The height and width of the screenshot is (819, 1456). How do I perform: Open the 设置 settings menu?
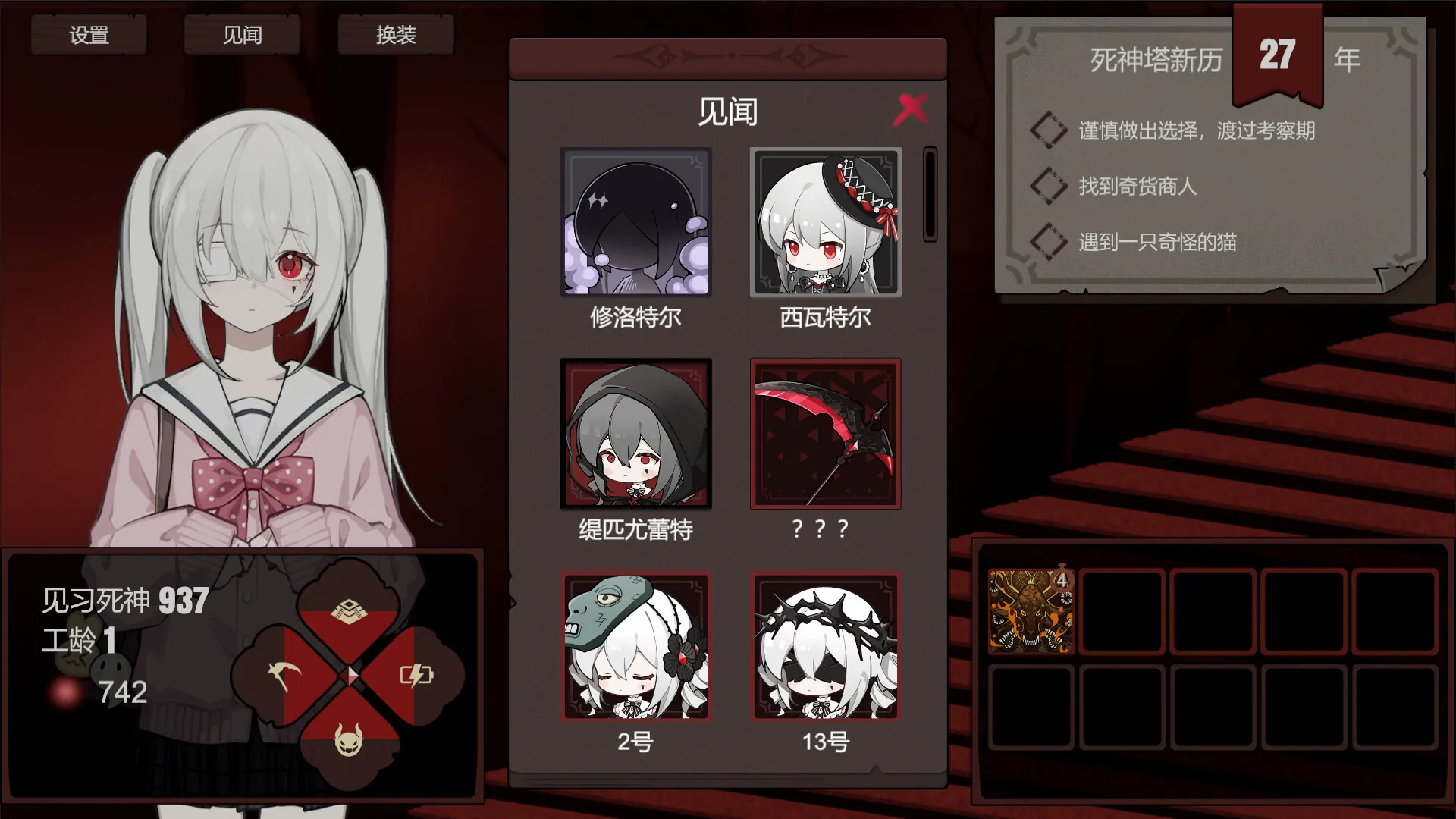click(89, 34)
